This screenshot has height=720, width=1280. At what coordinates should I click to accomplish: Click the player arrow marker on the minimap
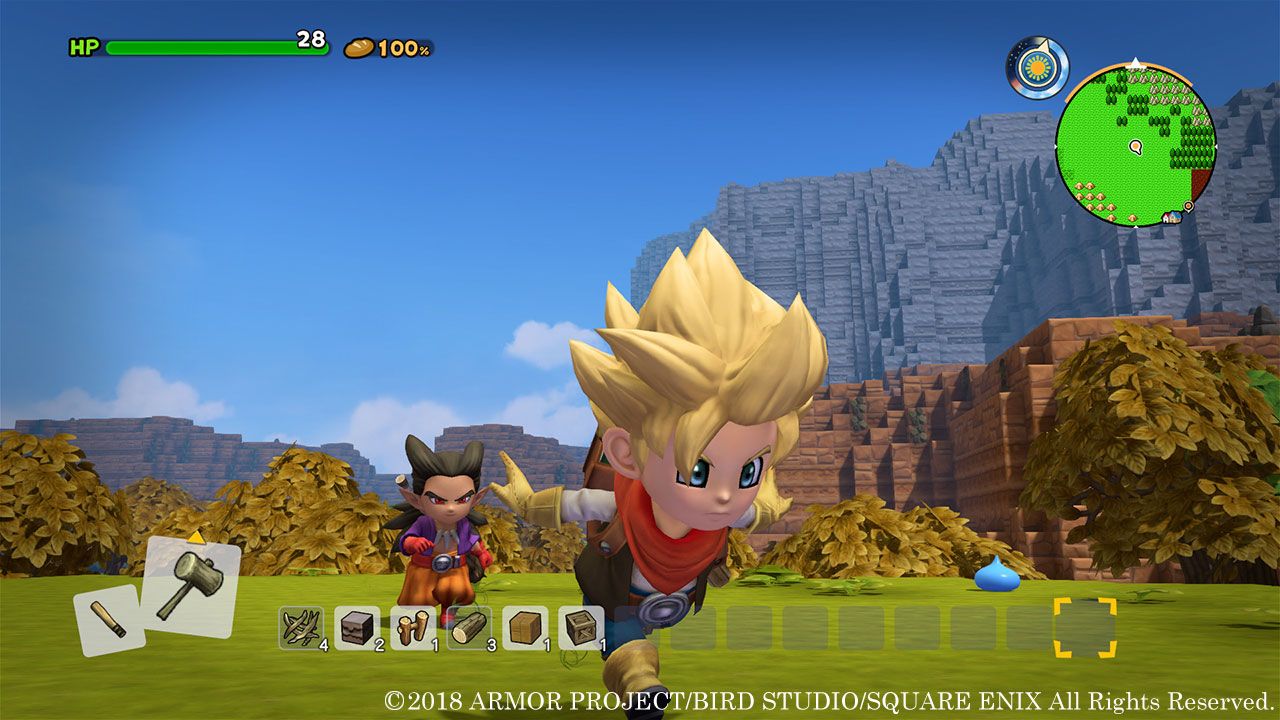tap(1135, 148)
